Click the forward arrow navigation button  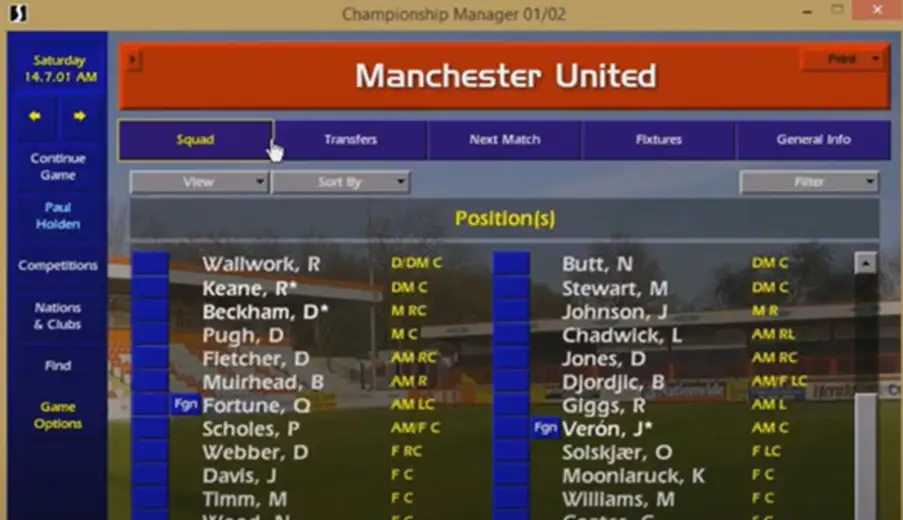point(80,116)
